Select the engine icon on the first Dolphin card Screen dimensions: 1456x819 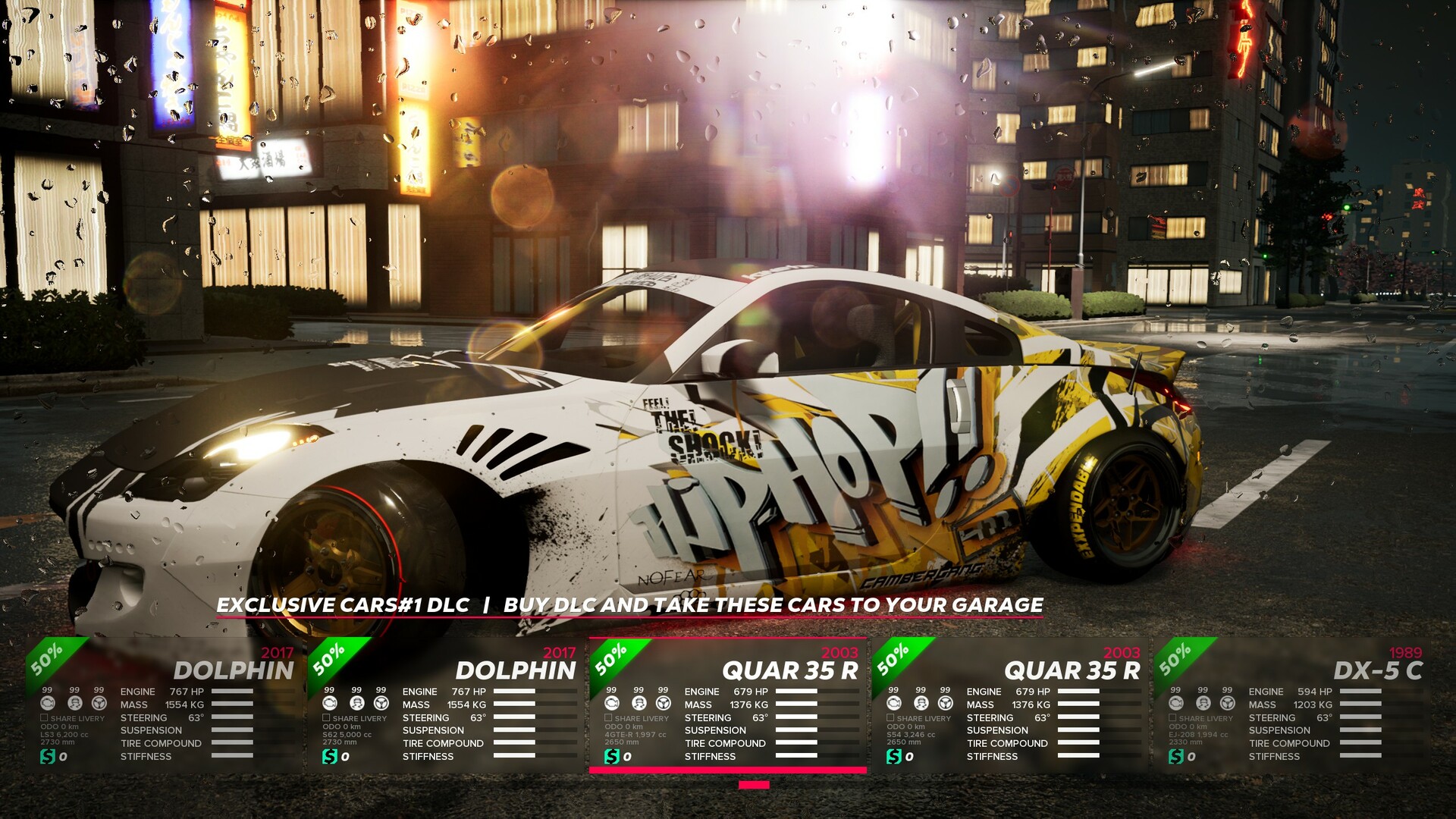pyautogui.click(x=48, y=704)
